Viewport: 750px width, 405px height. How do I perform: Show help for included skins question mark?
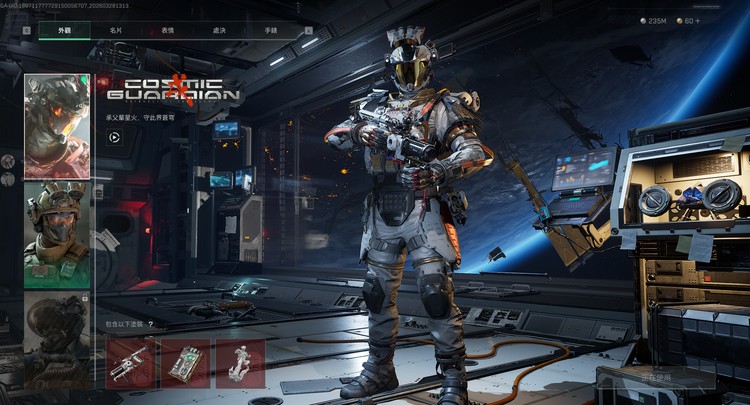tap(150, 325)
